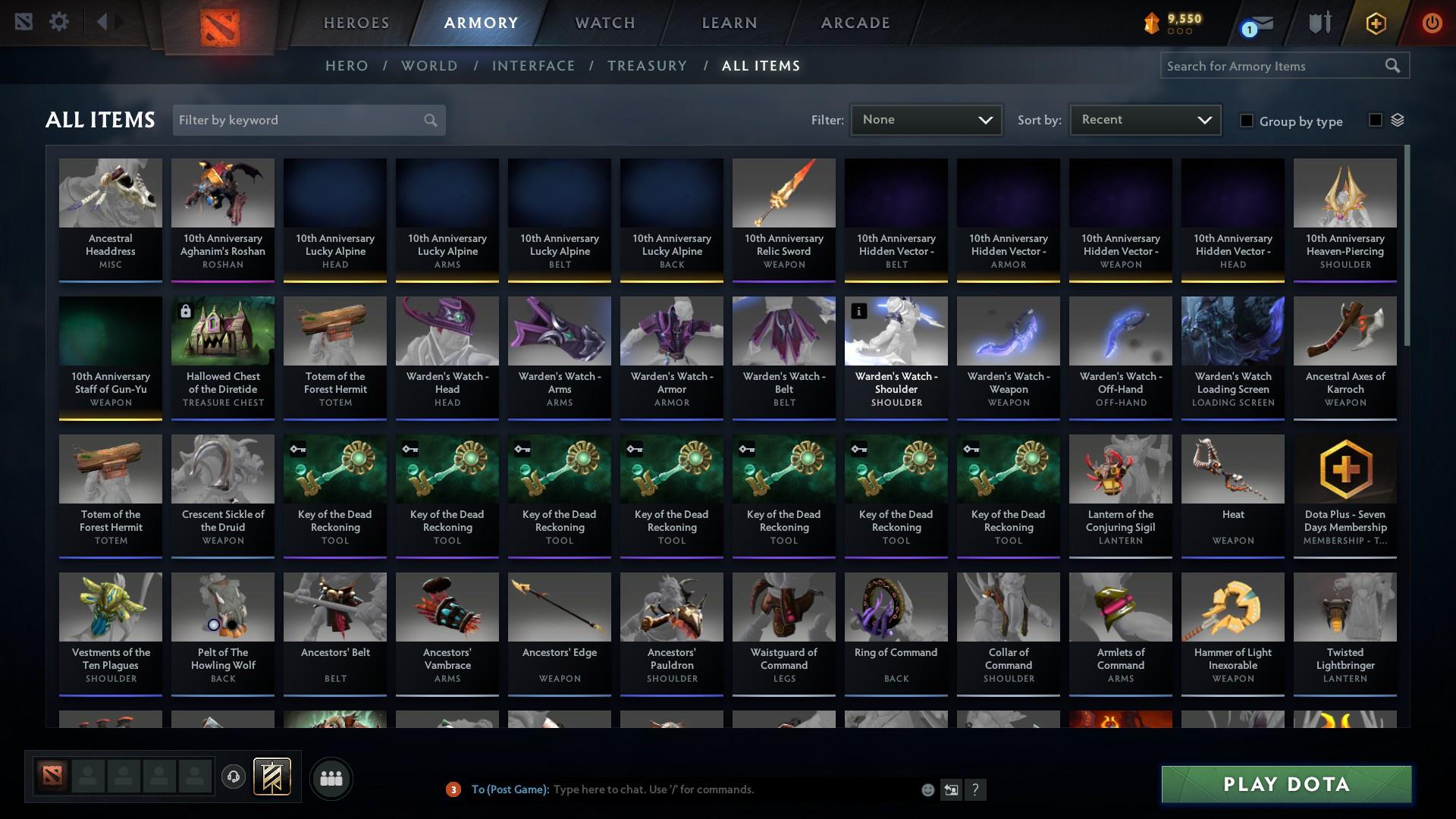Toggle the grid view checkbox near stack icon

pos(1375,121)
